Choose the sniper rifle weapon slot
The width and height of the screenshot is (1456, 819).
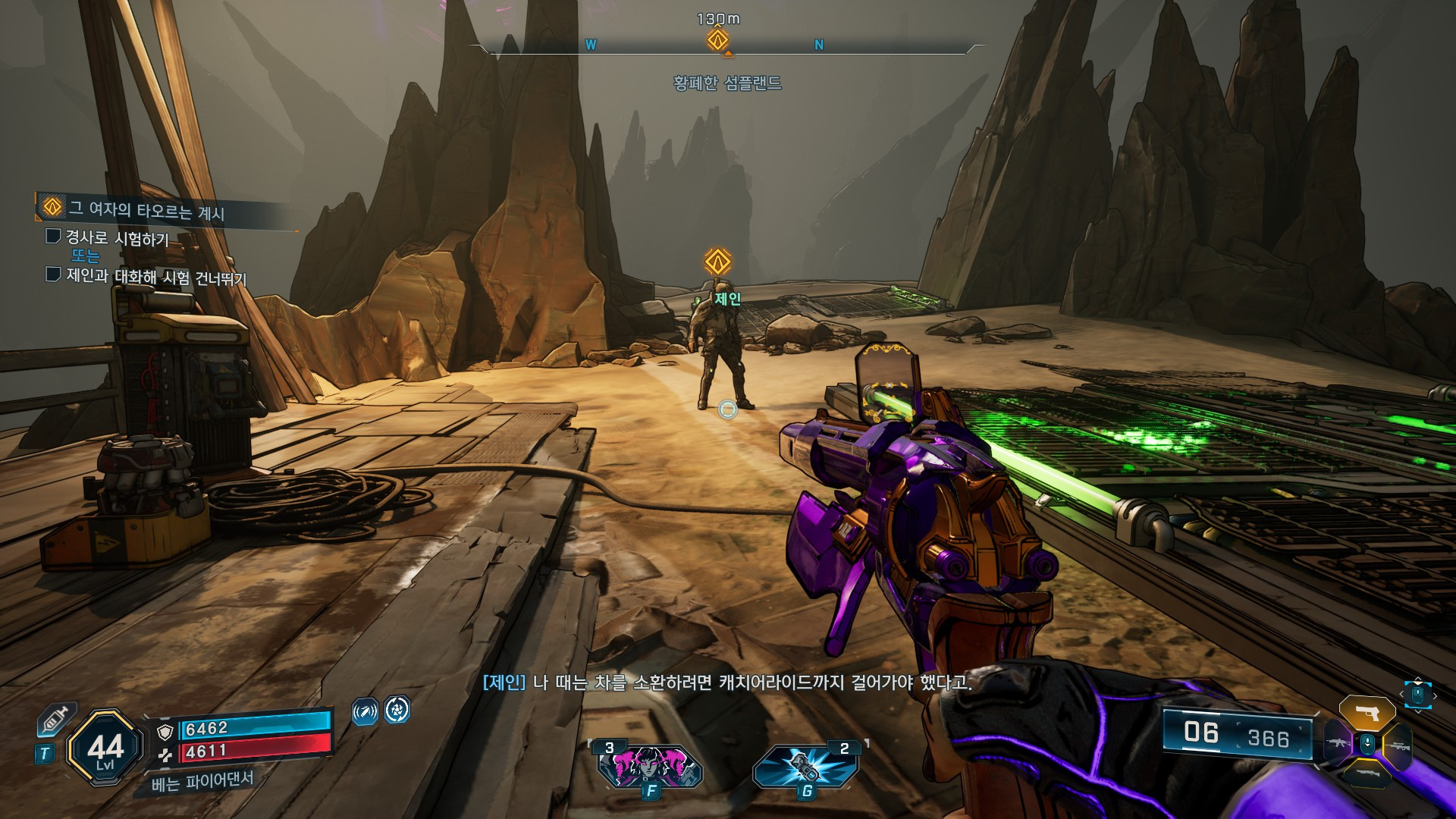click(1398, 745)
